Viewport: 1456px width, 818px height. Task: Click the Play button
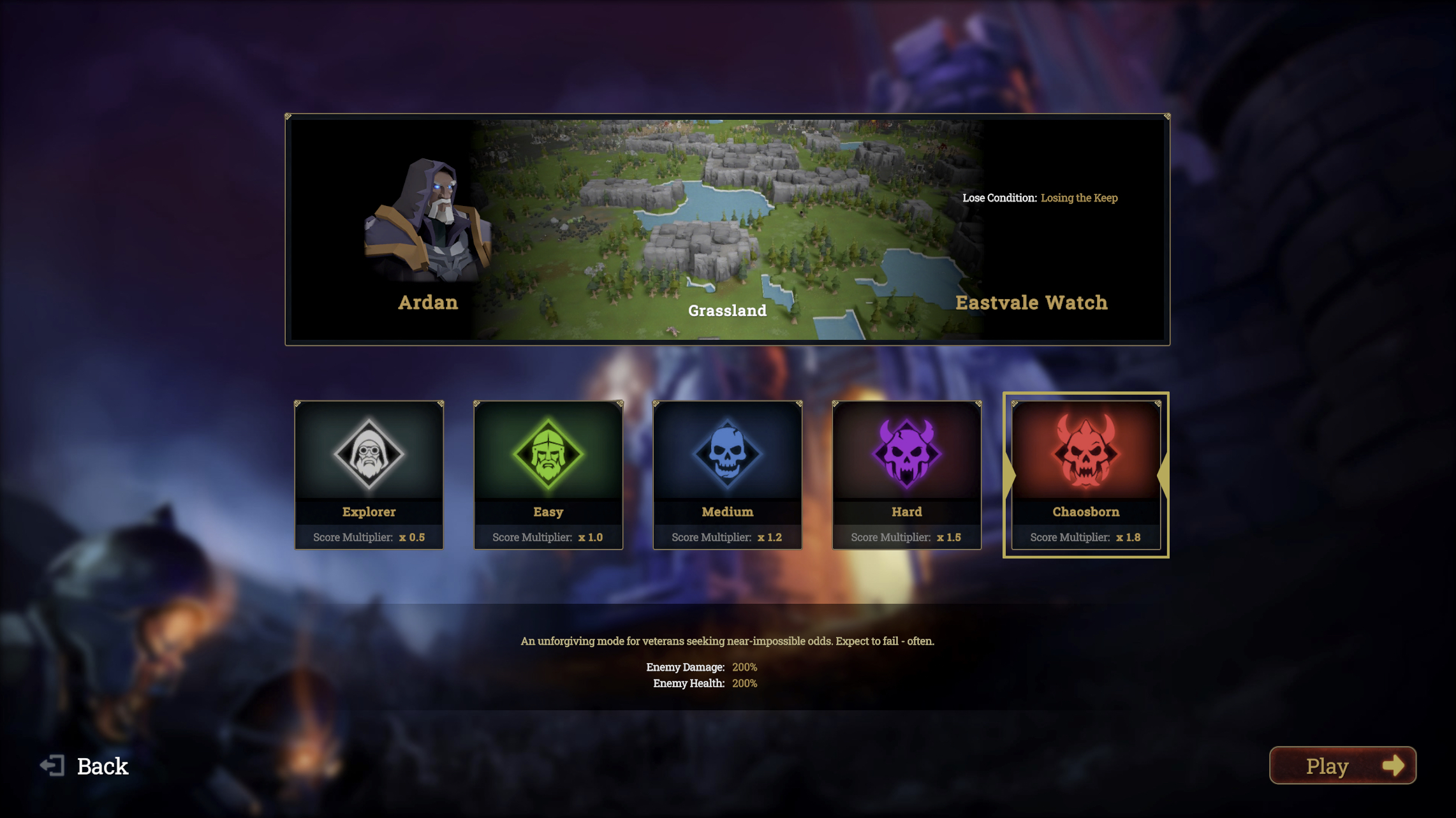1342,766
